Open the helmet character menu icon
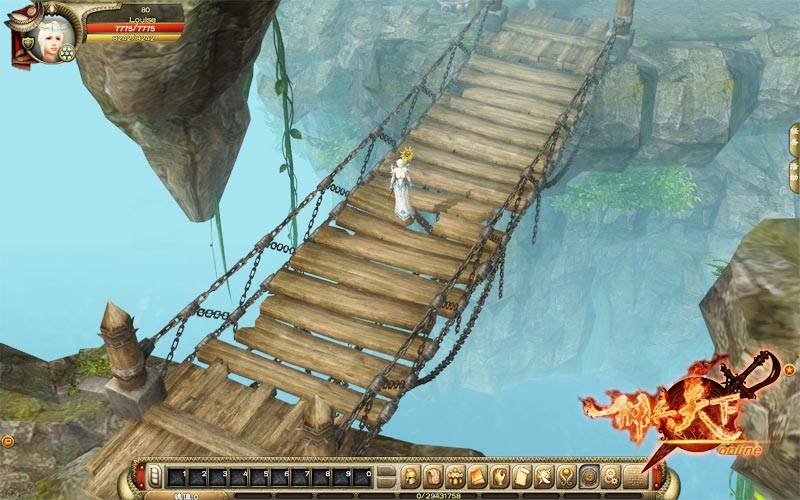Screen dimensions: 800x500 click(x=411, y=475)
